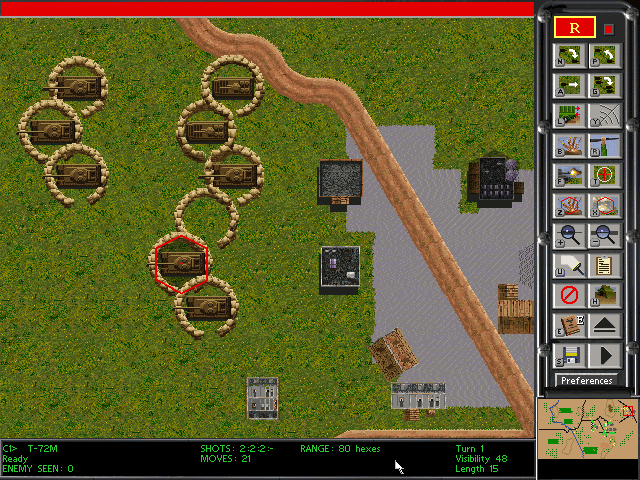The height and width of the screenshot is (480, 640).
Task: Choose the move-all formation button labeled A
Action: [x=568, y=86]
